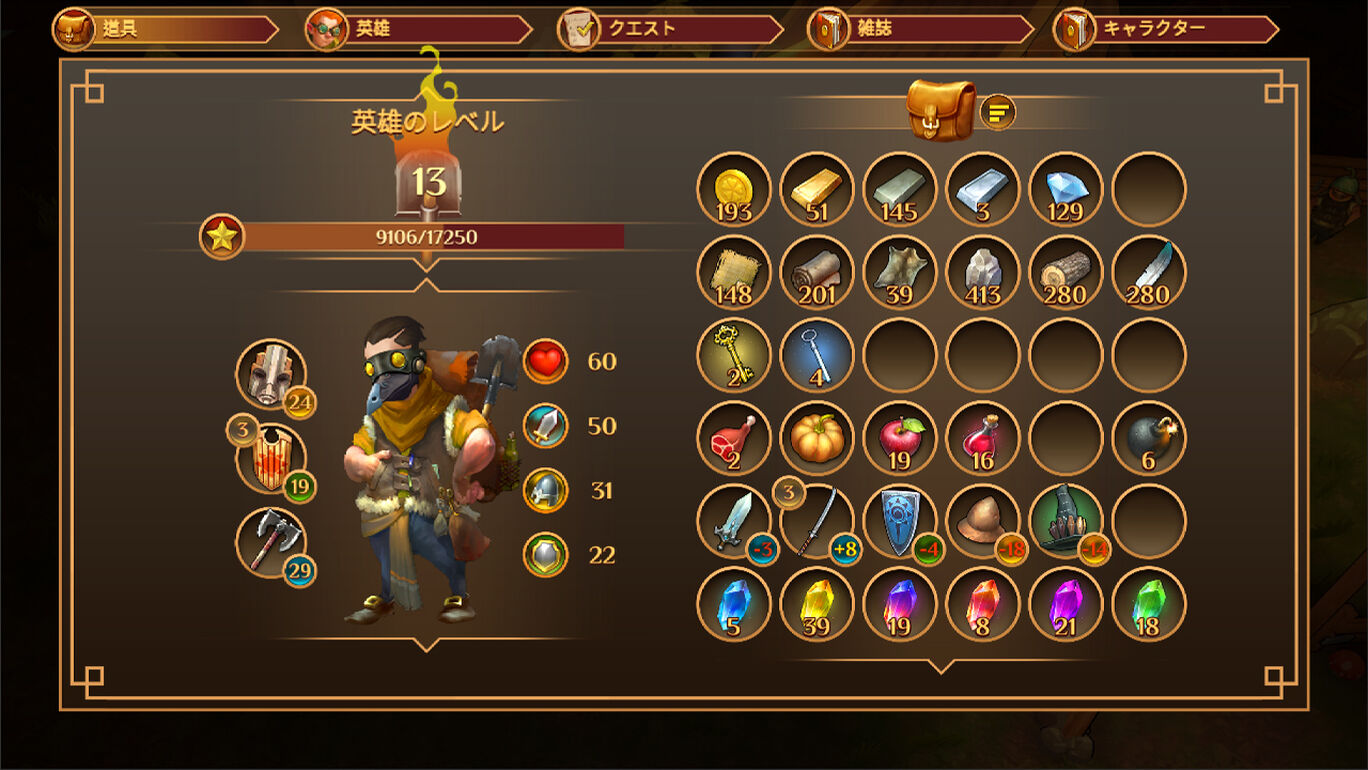Select the キャラクター tab
1368x770 pixels.
click(1166, 29)
